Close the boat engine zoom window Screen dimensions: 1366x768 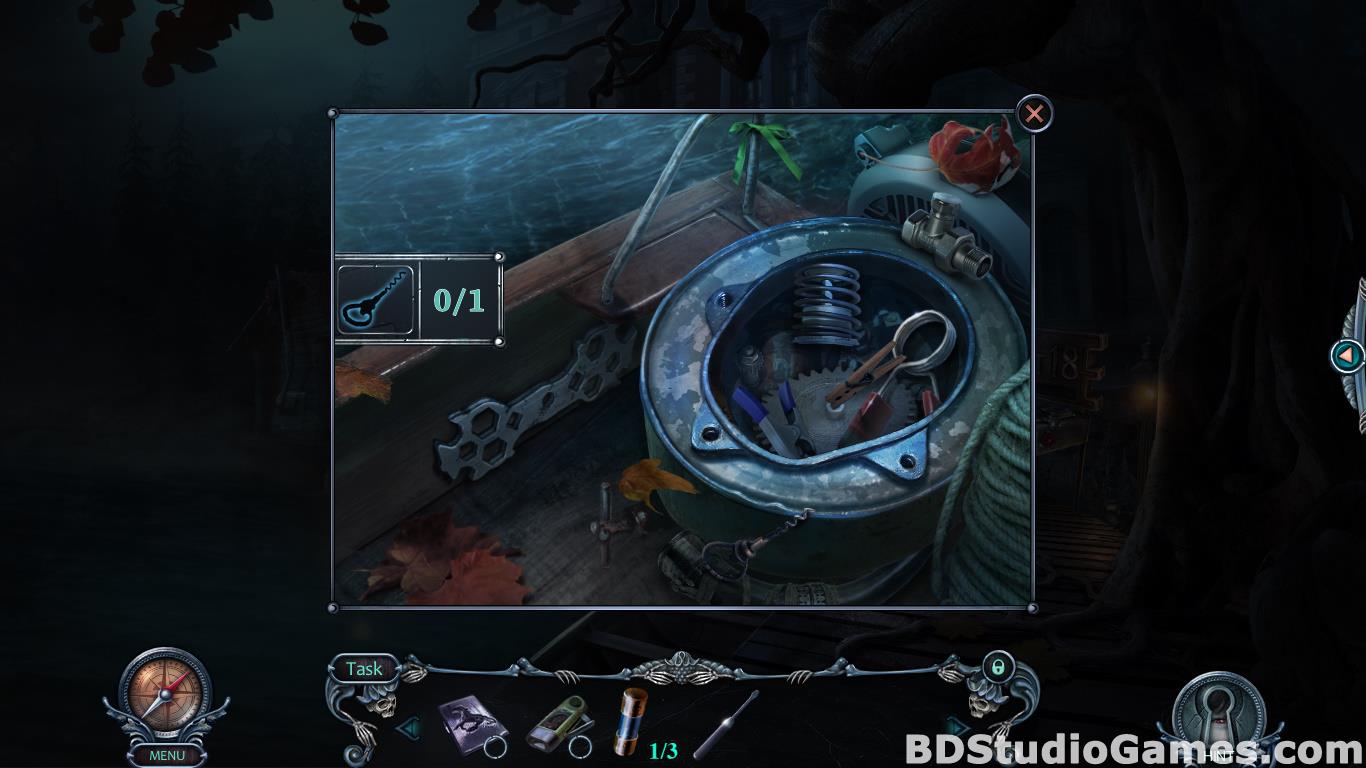pos(1034,114)
